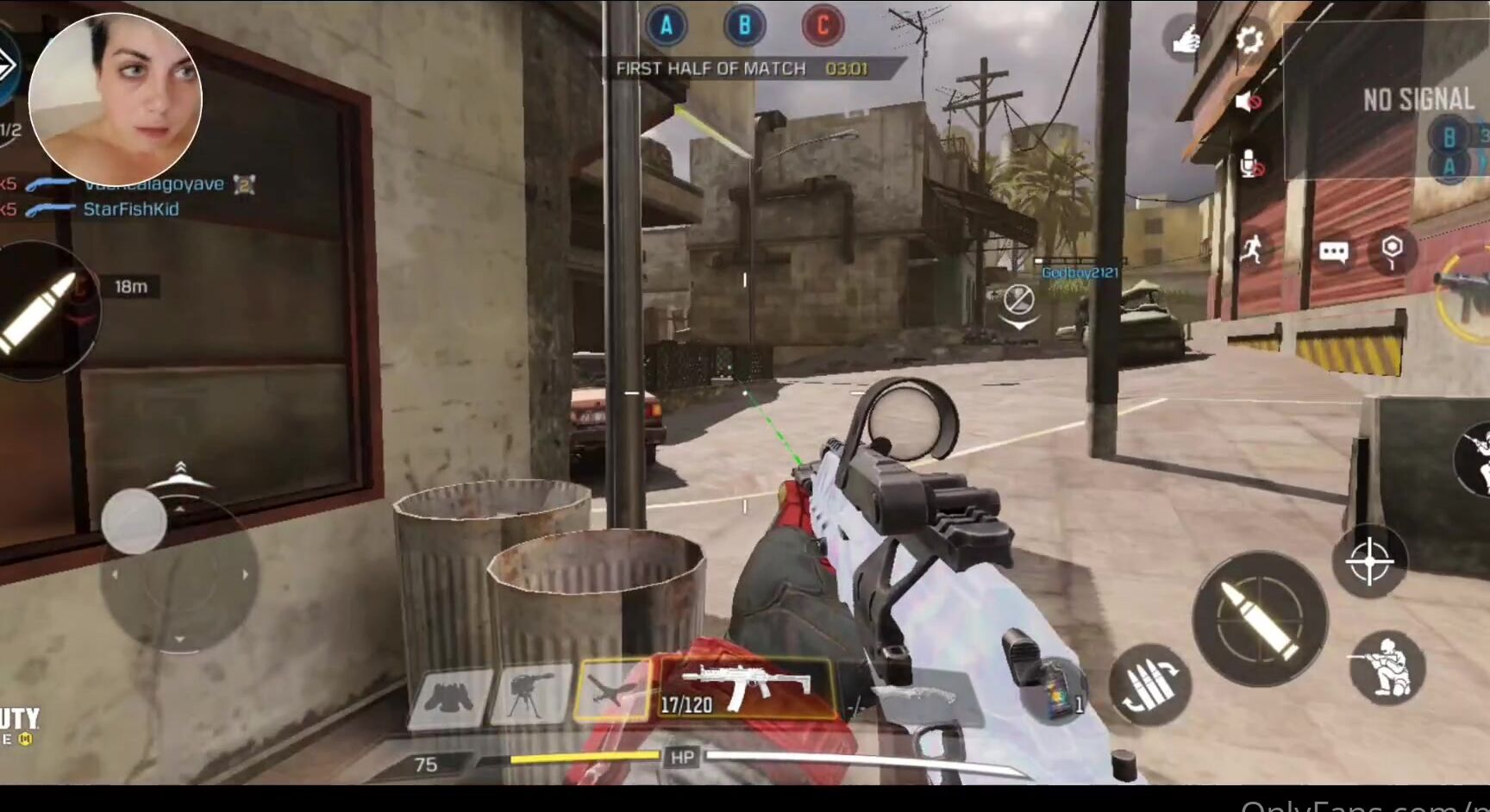This screenshot has width=1490, height=812.
Task: Tap the movement joystick knob
Action: (x=134, y=522)
